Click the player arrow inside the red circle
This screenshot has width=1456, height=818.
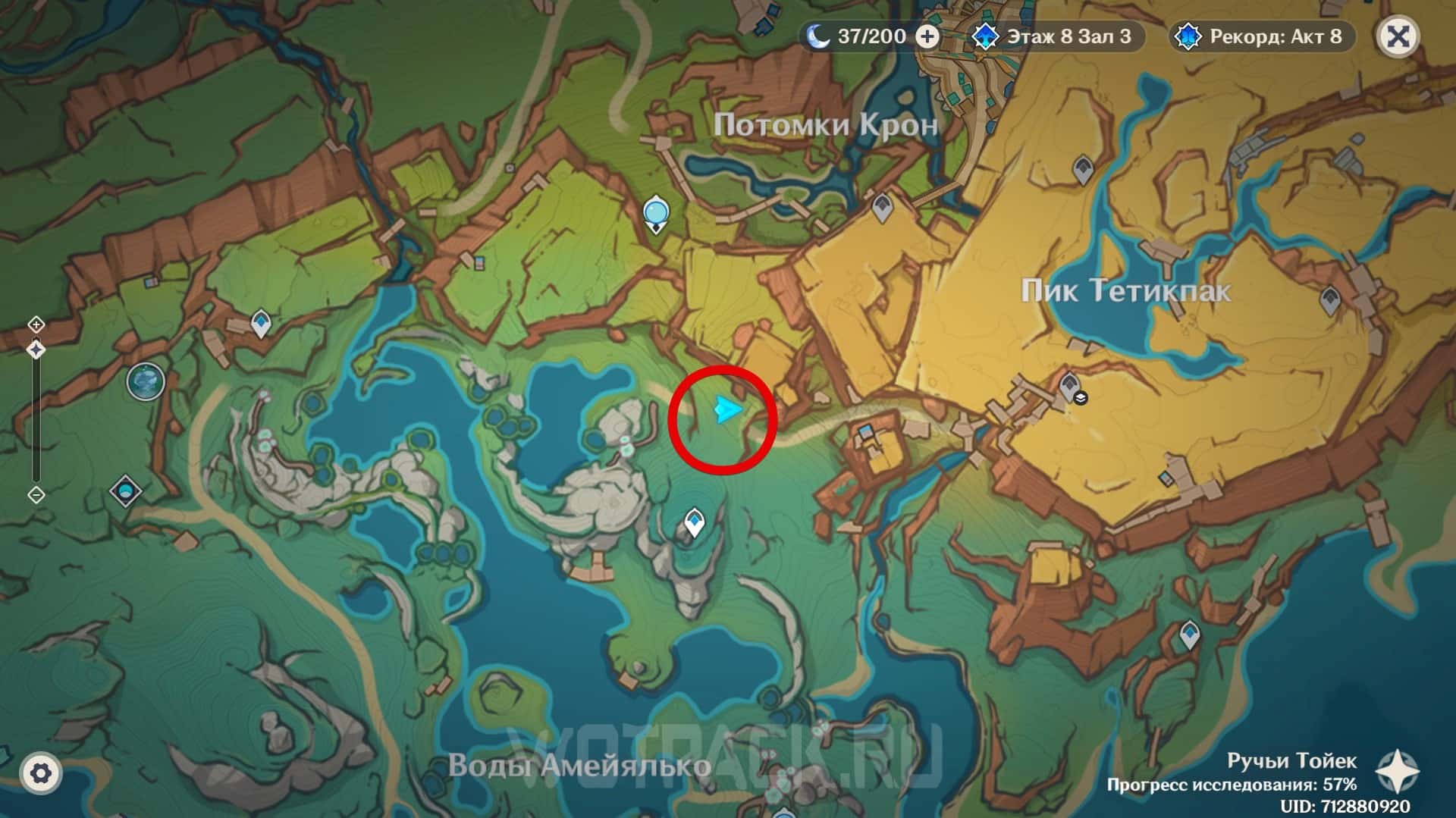click(726, 410)
